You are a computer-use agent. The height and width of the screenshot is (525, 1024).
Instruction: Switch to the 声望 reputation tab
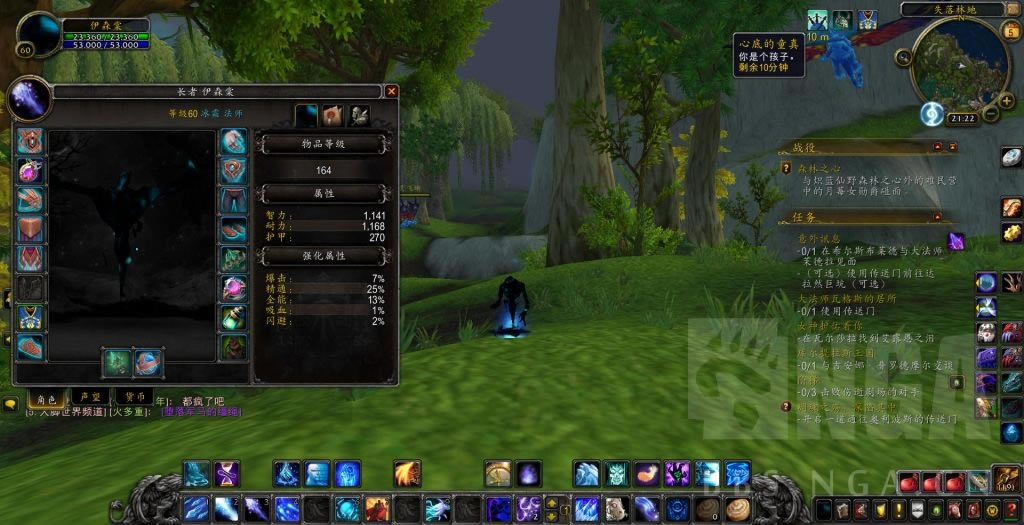pos(87,397)
